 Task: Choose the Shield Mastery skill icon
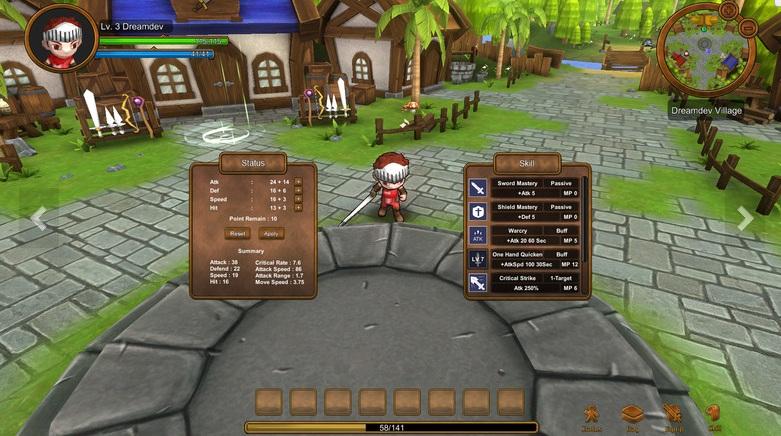[x=479, y=211]
